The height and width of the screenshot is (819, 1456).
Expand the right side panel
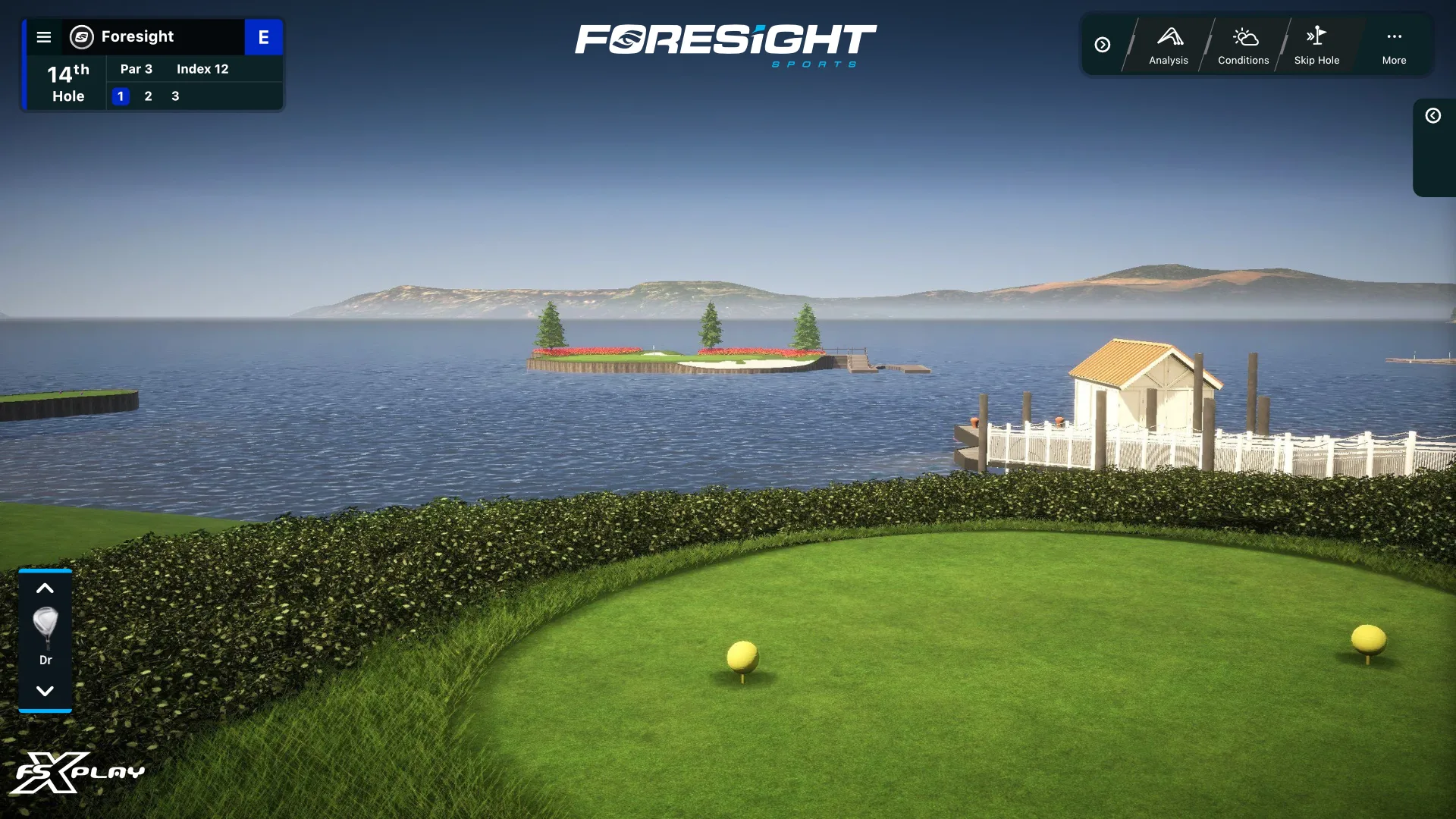(x=1432, y=116)
